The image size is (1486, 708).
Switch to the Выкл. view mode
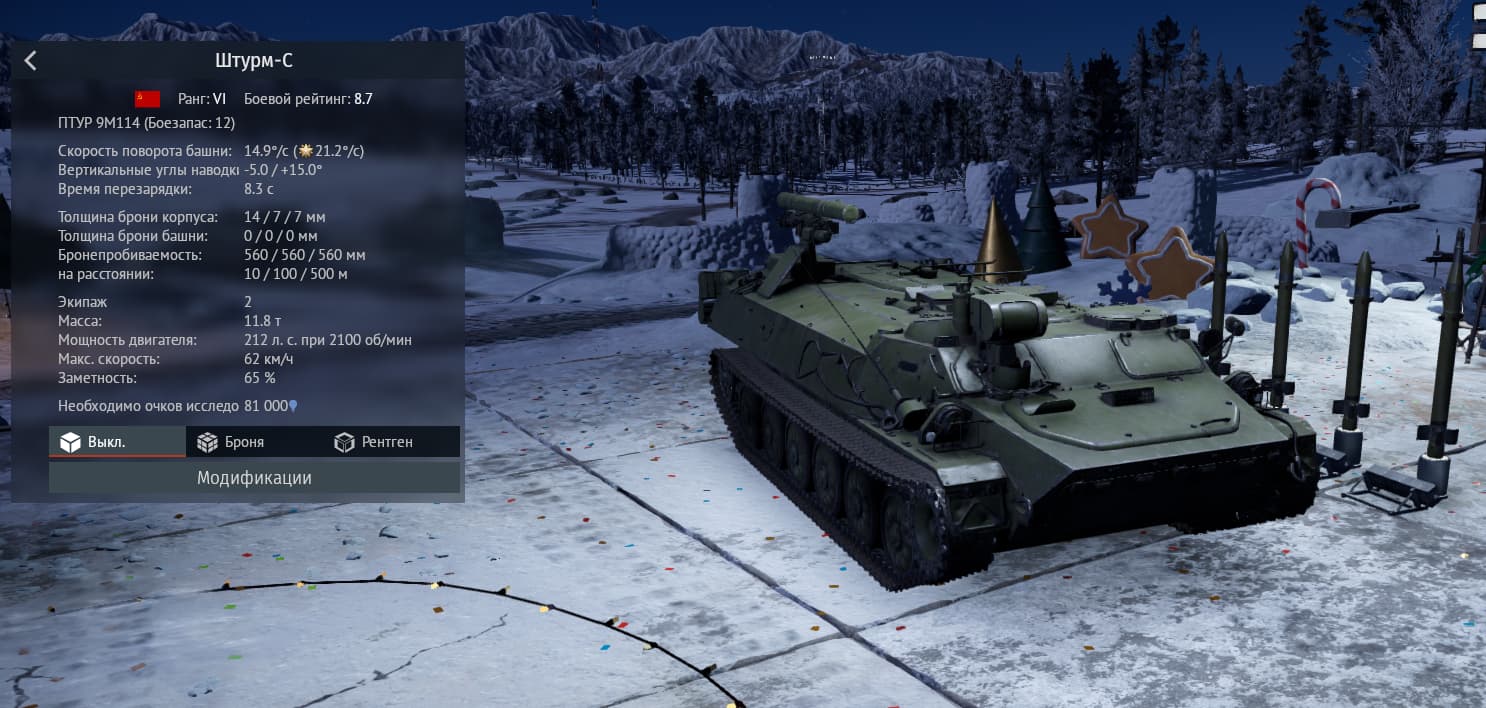point(116,442)
